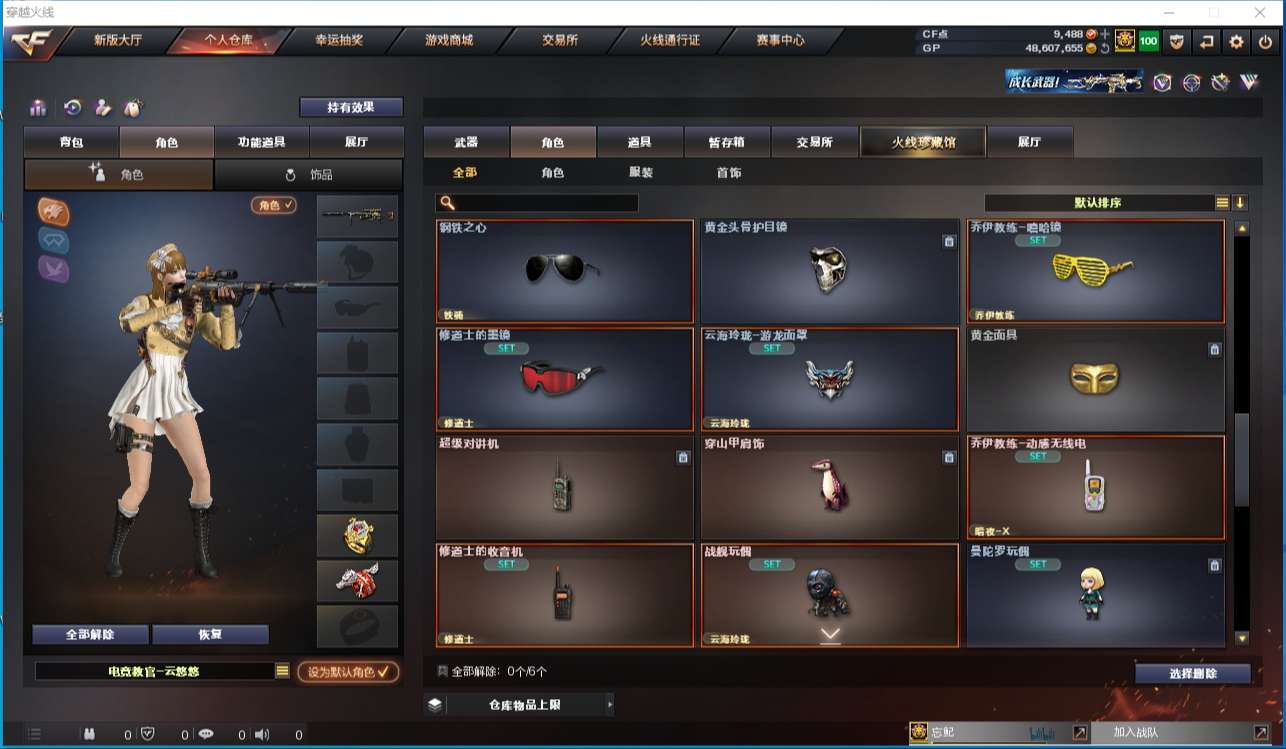Click the 恢复 restore button

[x=210, y=635]
